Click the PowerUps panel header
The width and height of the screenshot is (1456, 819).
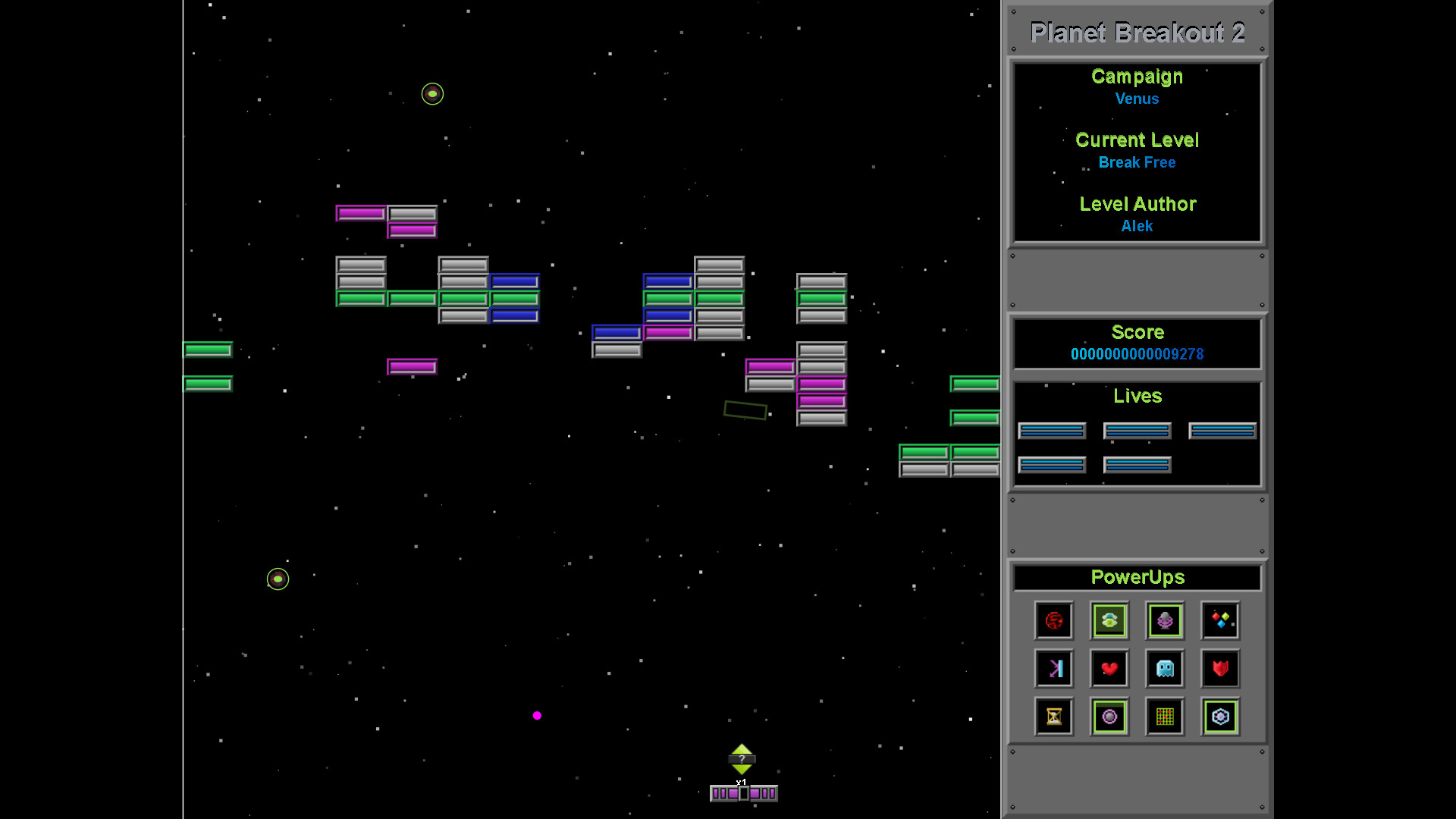pos(1137,577)
